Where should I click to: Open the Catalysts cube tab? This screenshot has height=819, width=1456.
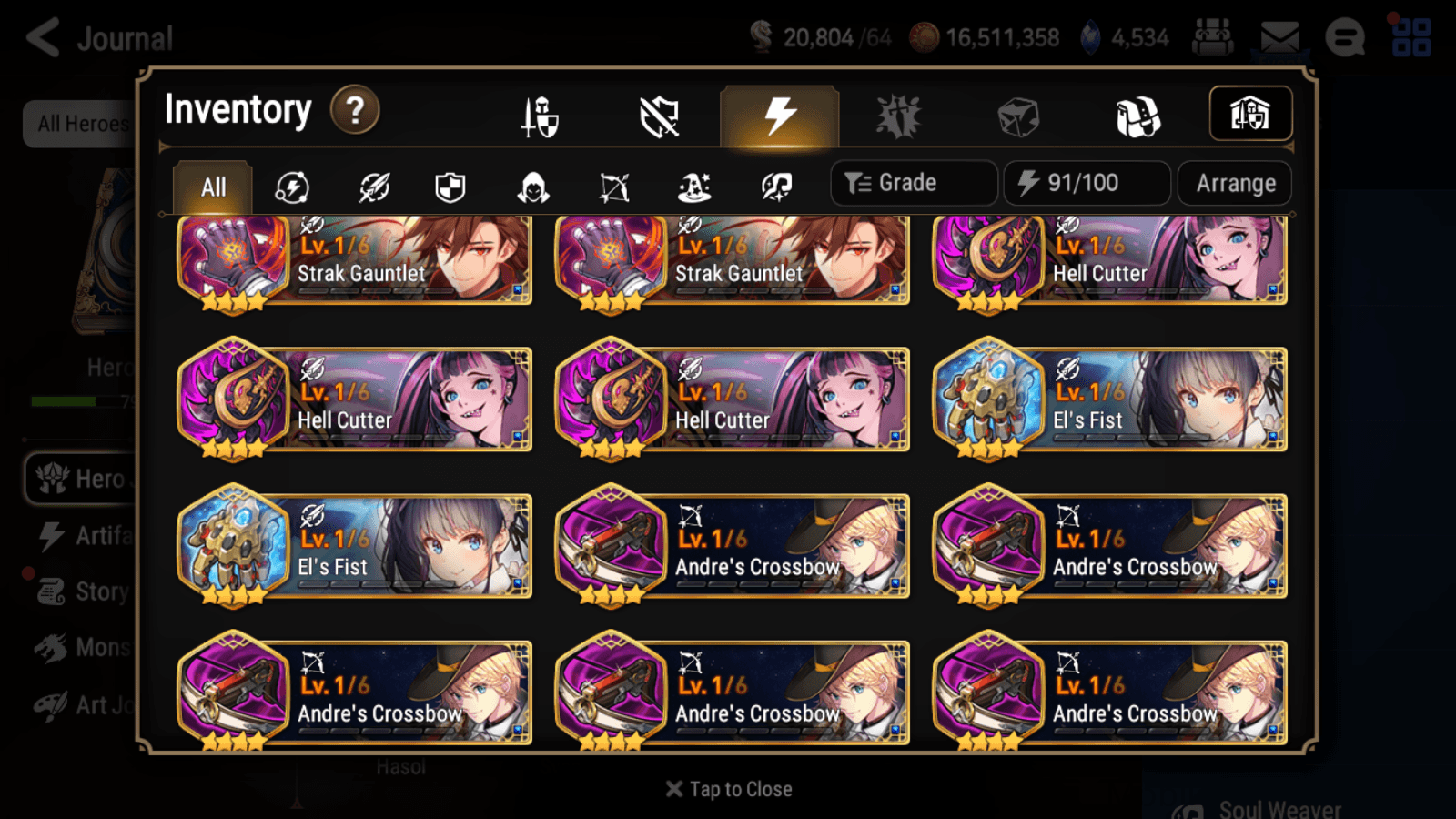pyautogui.click(x=1017, y=115)
